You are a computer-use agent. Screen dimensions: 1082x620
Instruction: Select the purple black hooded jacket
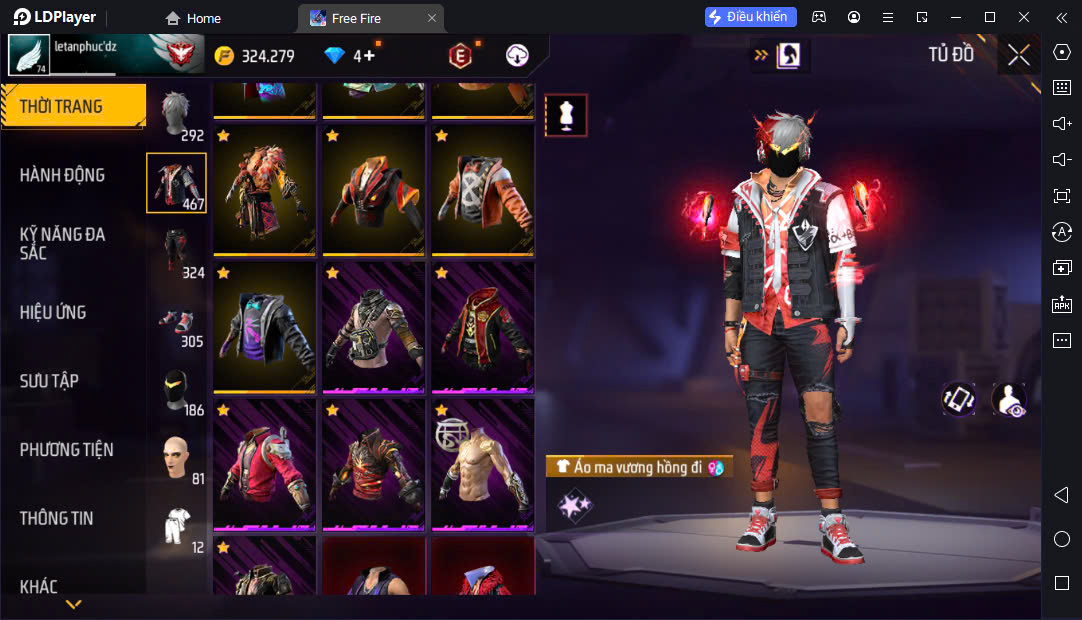tap(264, 327)
